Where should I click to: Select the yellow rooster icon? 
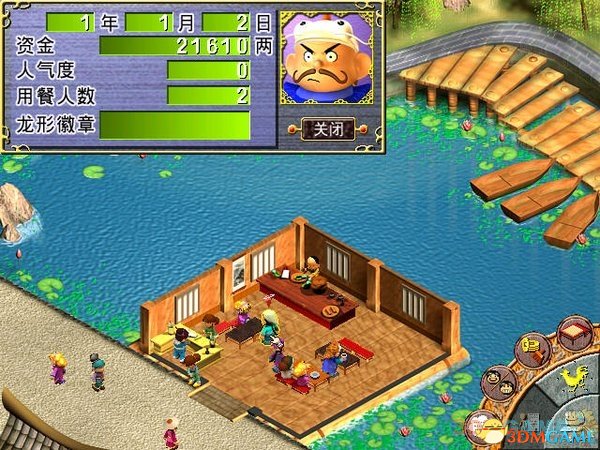(573, 378)
